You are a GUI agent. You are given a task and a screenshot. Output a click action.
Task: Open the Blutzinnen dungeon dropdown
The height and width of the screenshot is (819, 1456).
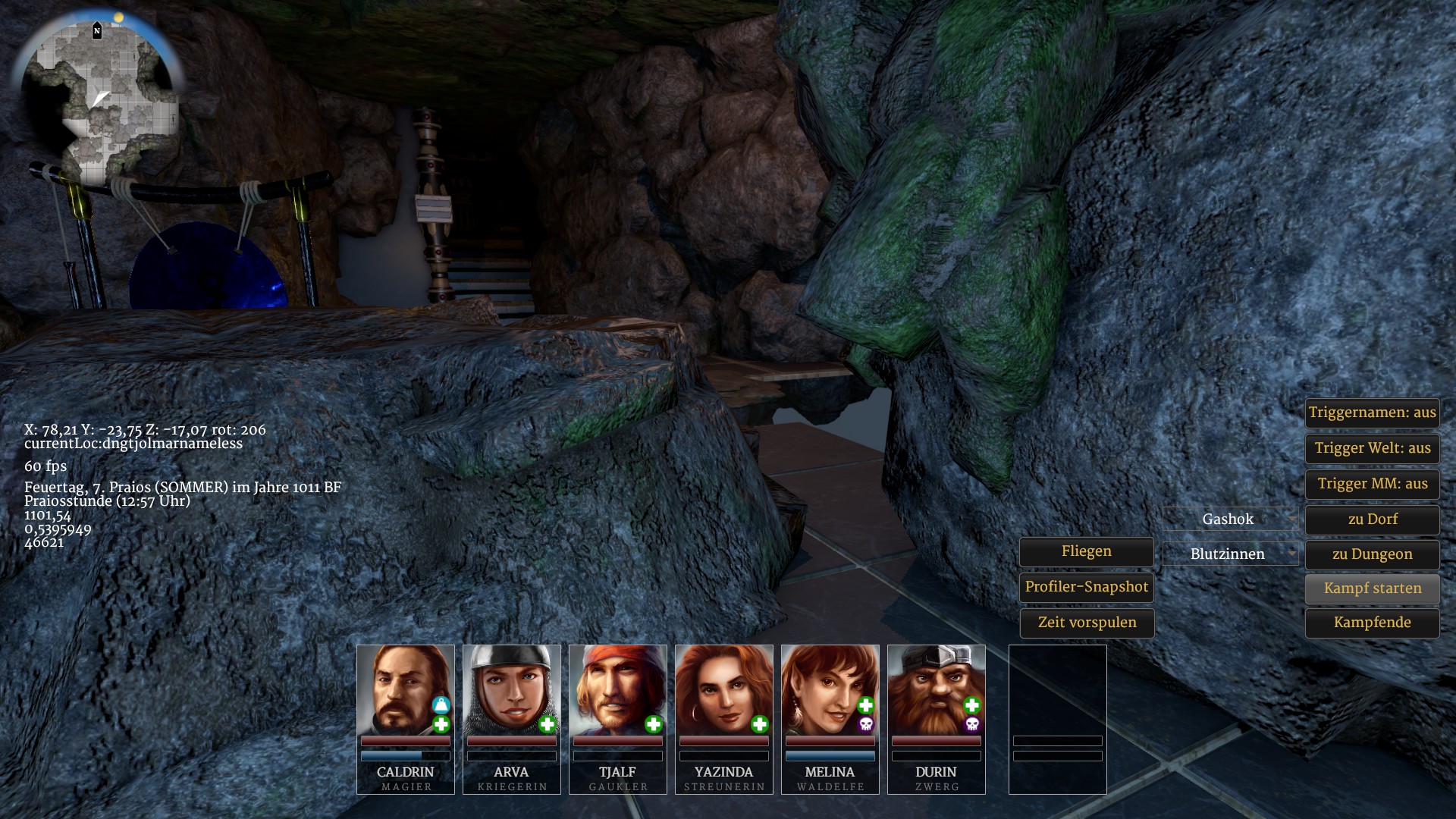(x=1229, y=554)
